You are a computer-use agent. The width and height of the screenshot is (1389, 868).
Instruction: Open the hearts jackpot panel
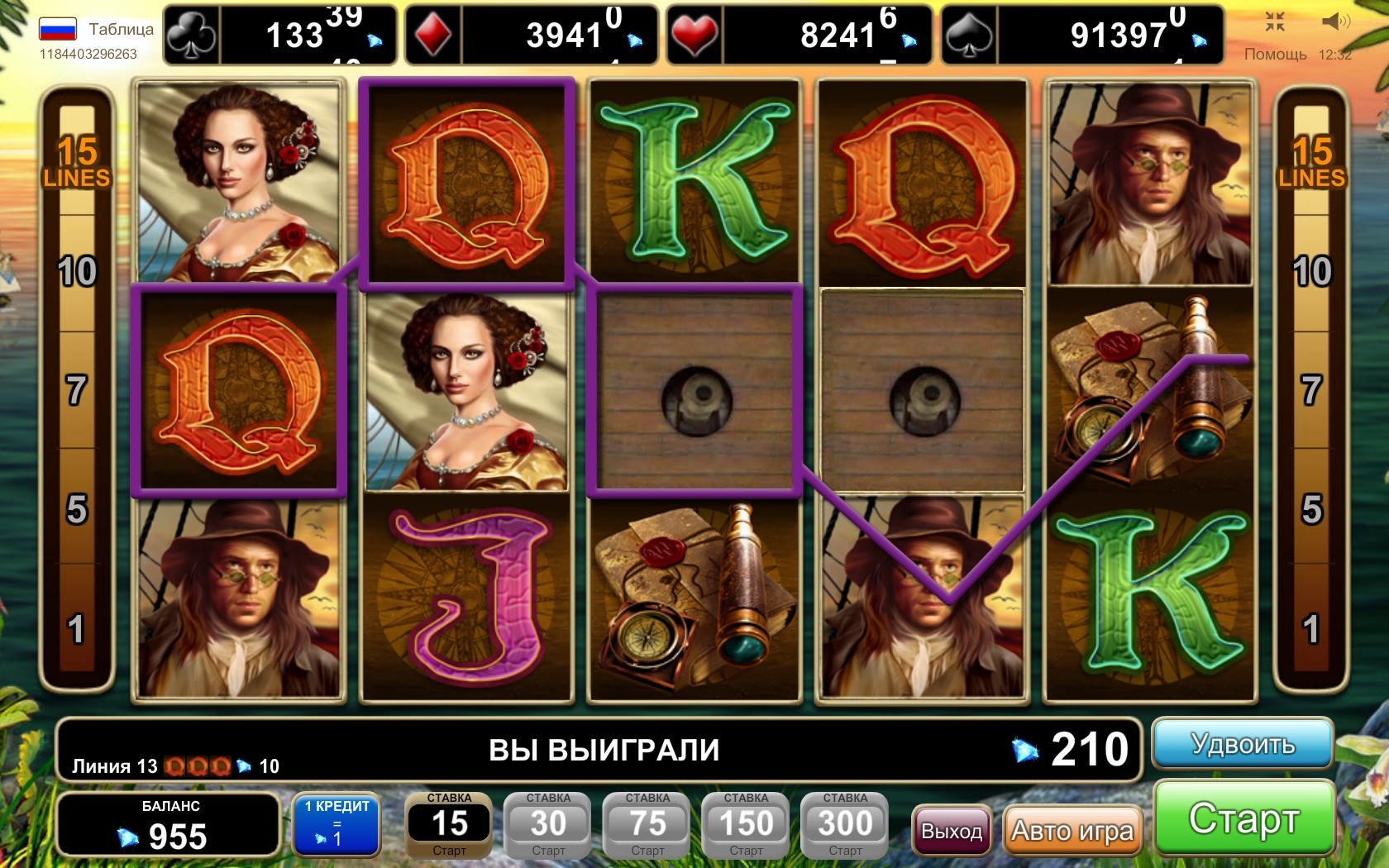tap(799, 35)
